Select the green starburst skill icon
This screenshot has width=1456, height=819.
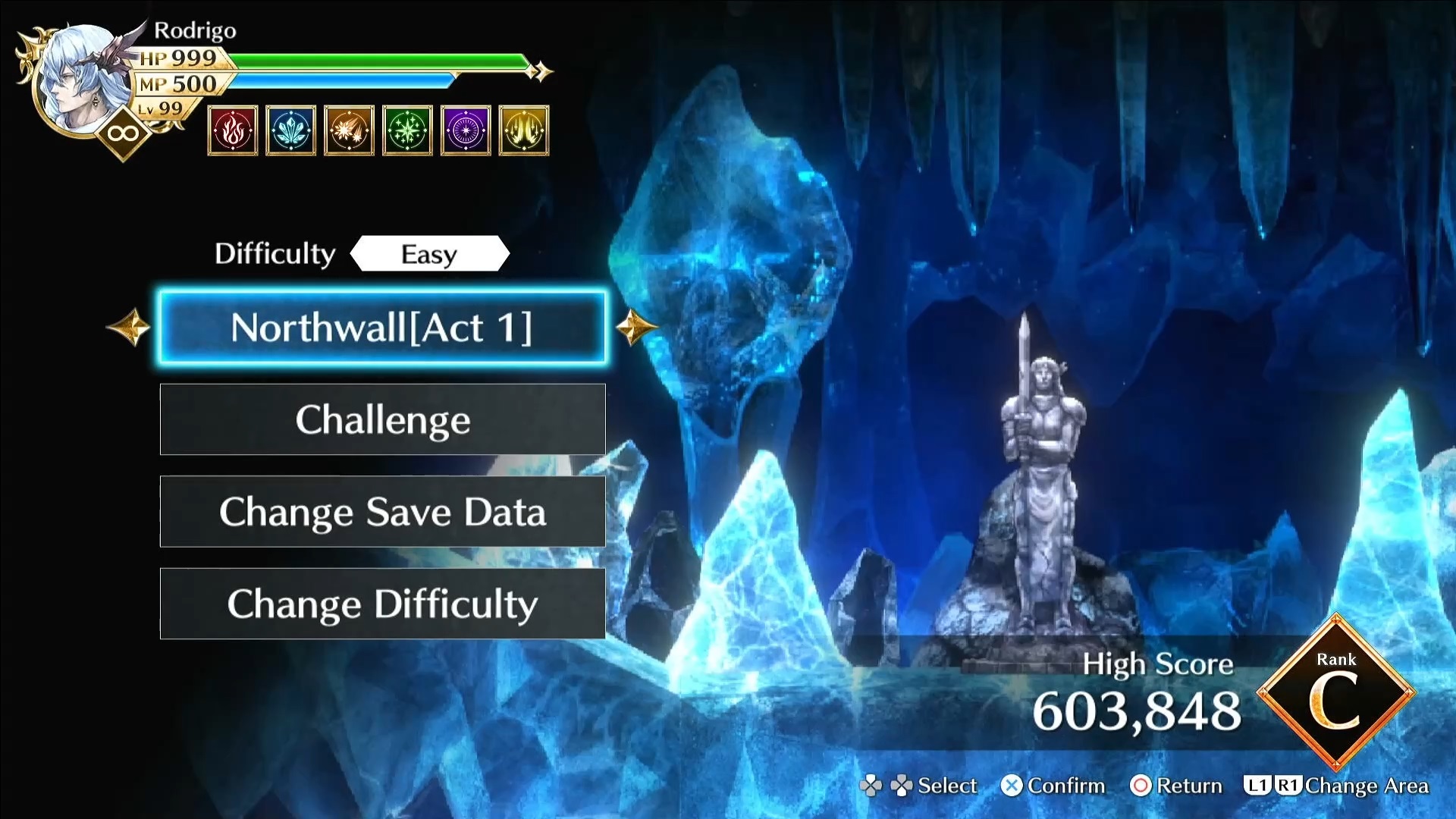[407, 131]
